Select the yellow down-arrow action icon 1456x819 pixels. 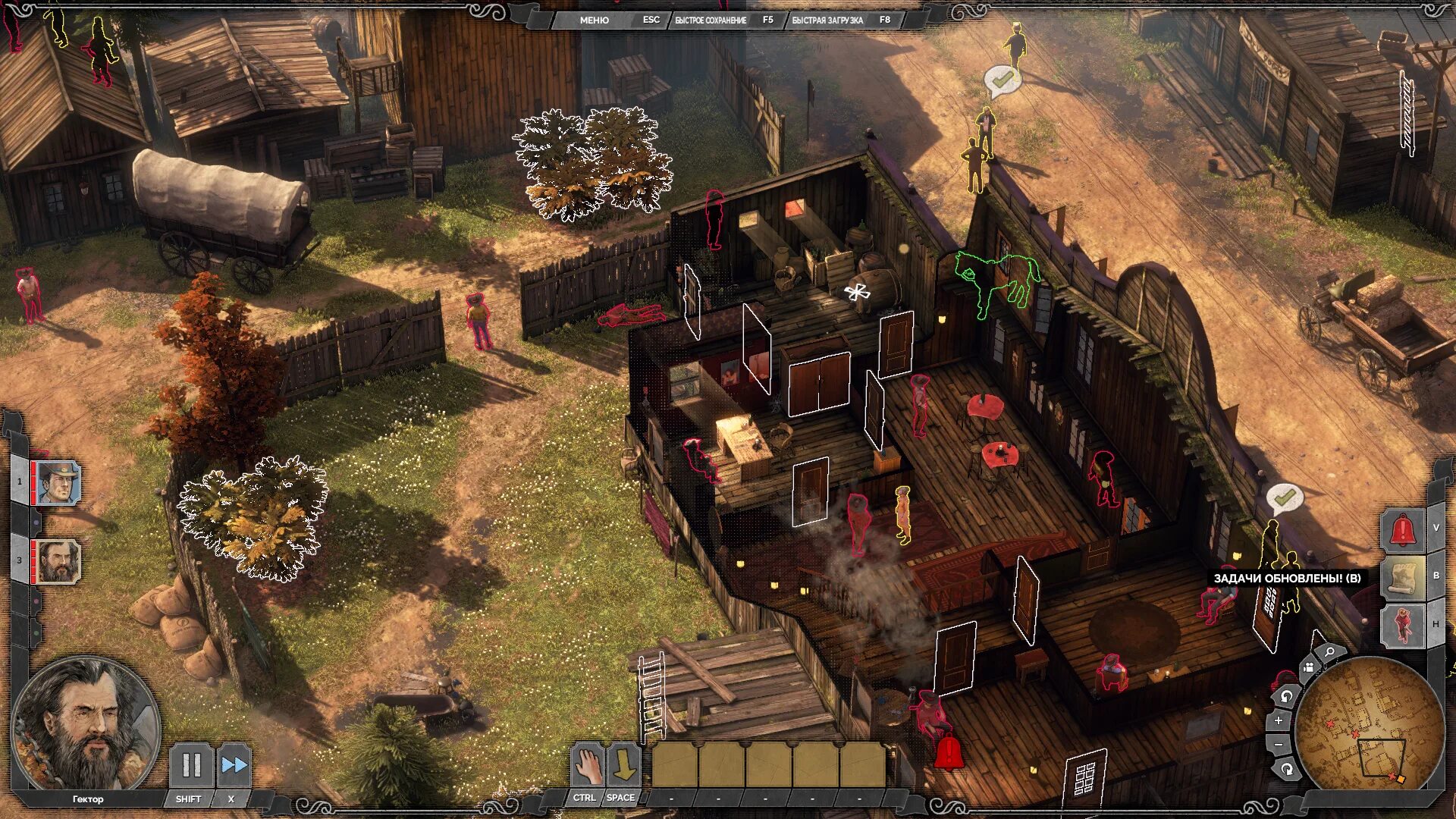click(x=624, y=765)
